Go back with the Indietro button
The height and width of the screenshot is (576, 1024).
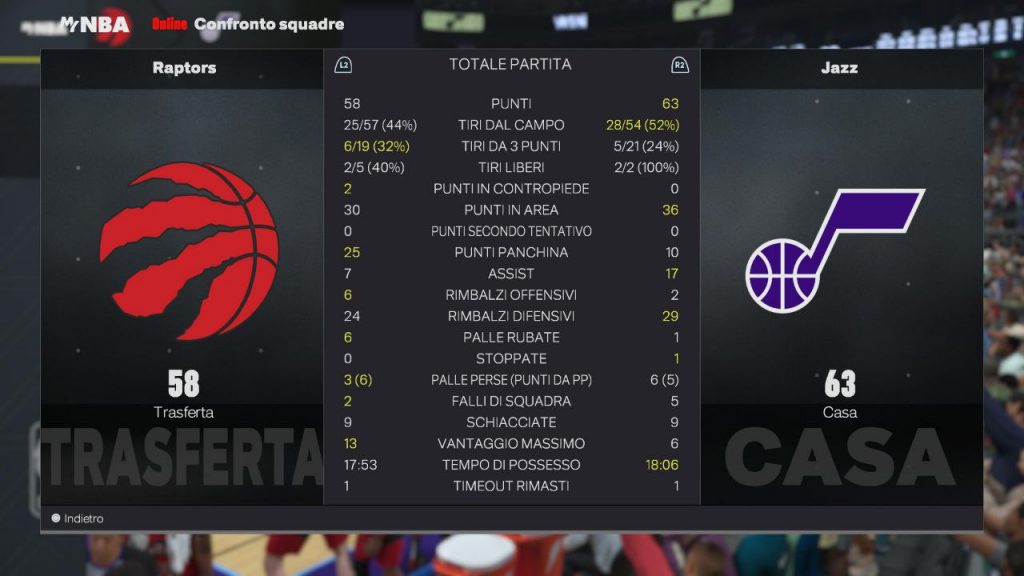tap(78, 519)
